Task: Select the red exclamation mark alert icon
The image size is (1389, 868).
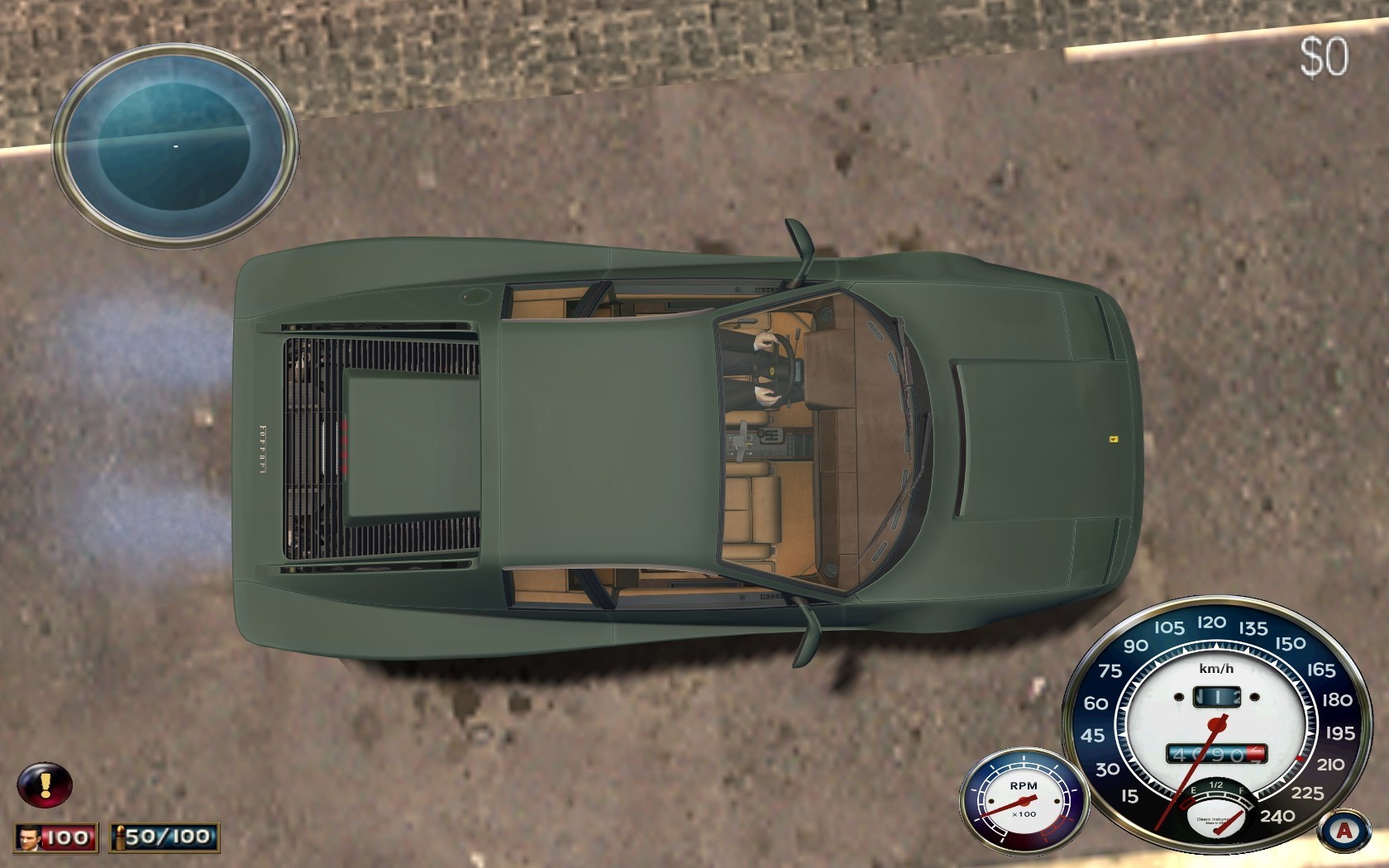Action: (45, 785)
